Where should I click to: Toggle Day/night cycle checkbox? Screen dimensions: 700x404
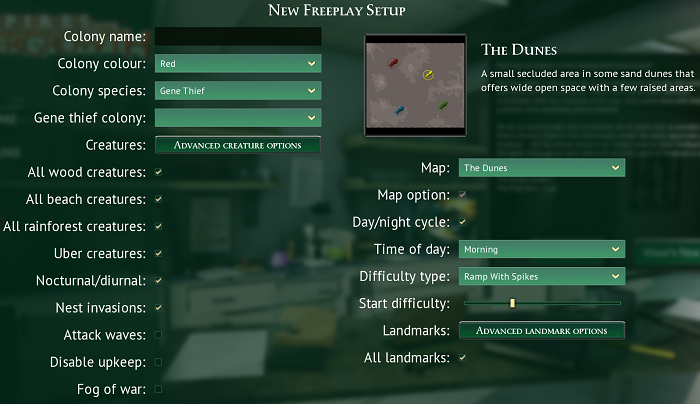coord(462,221)
